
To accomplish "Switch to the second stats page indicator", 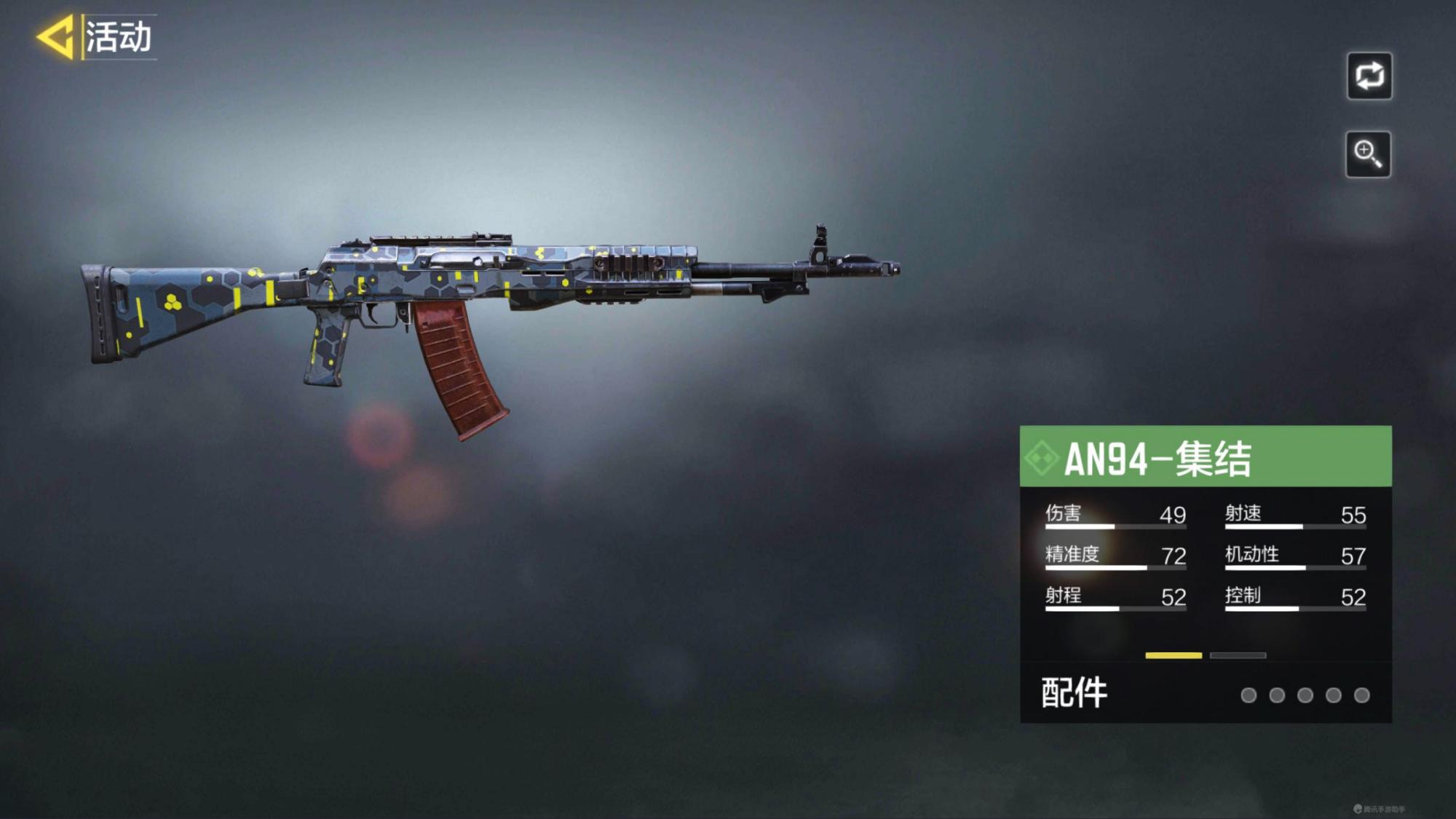I will [x=1238, y=655].
